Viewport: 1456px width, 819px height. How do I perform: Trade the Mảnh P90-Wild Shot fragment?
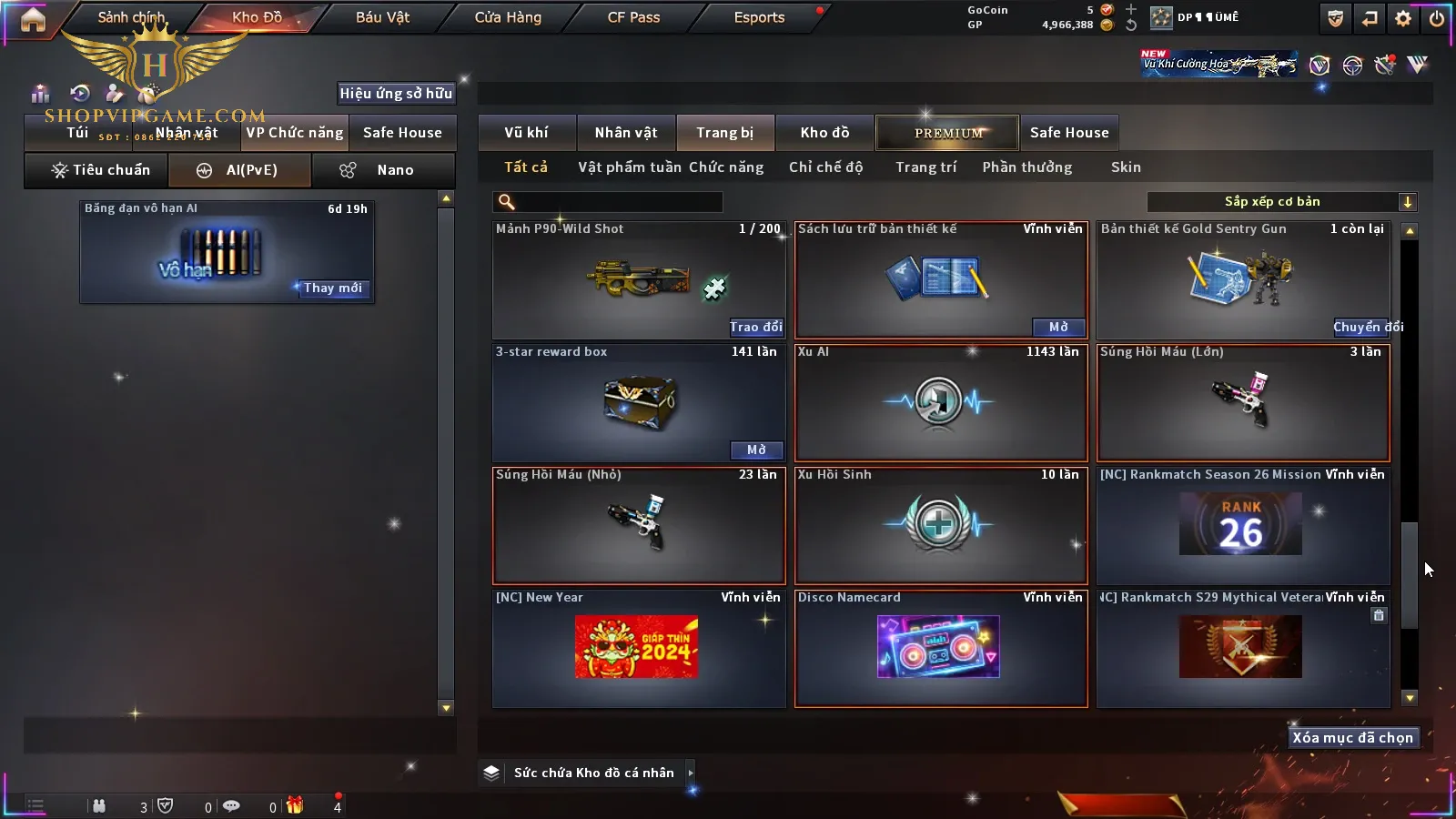click(x=755, y=327)
